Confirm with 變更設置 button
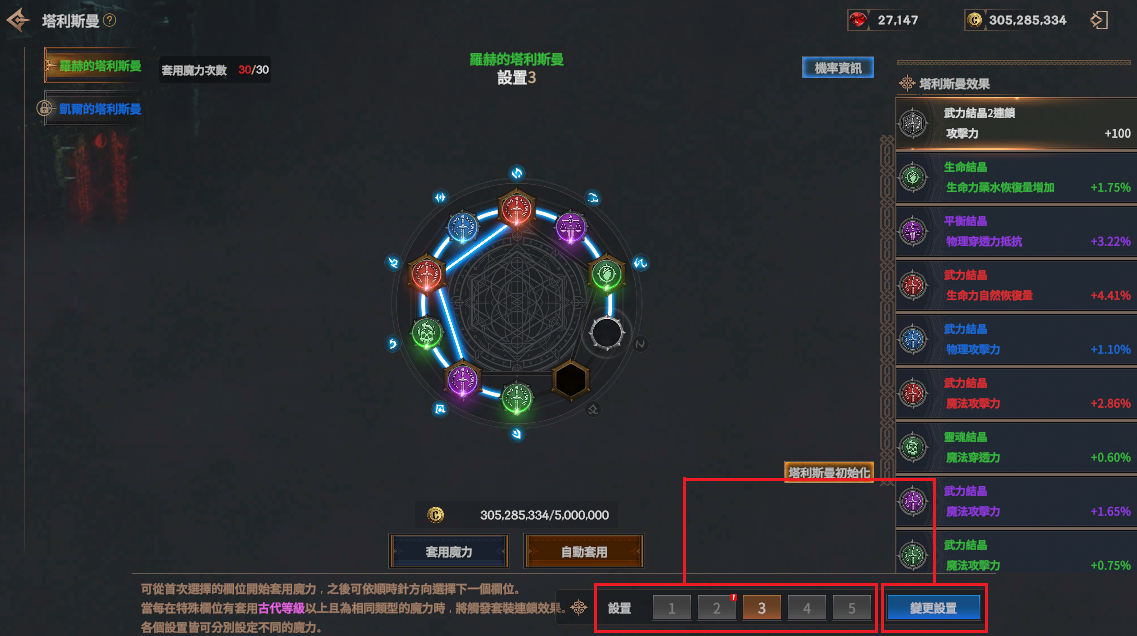 click(933, 608)
